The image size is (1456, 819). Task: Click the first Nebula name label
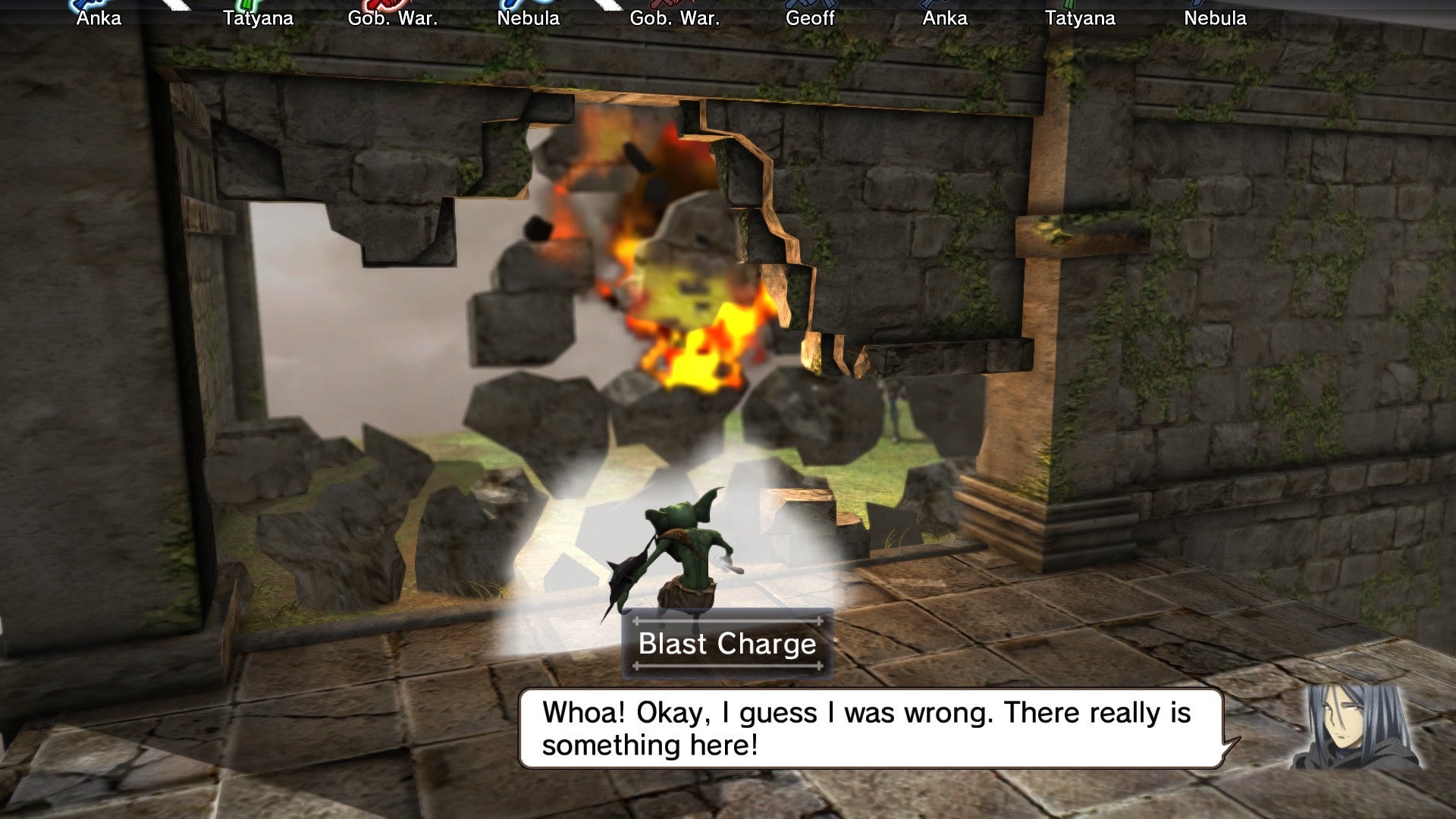tap(529, 17)
